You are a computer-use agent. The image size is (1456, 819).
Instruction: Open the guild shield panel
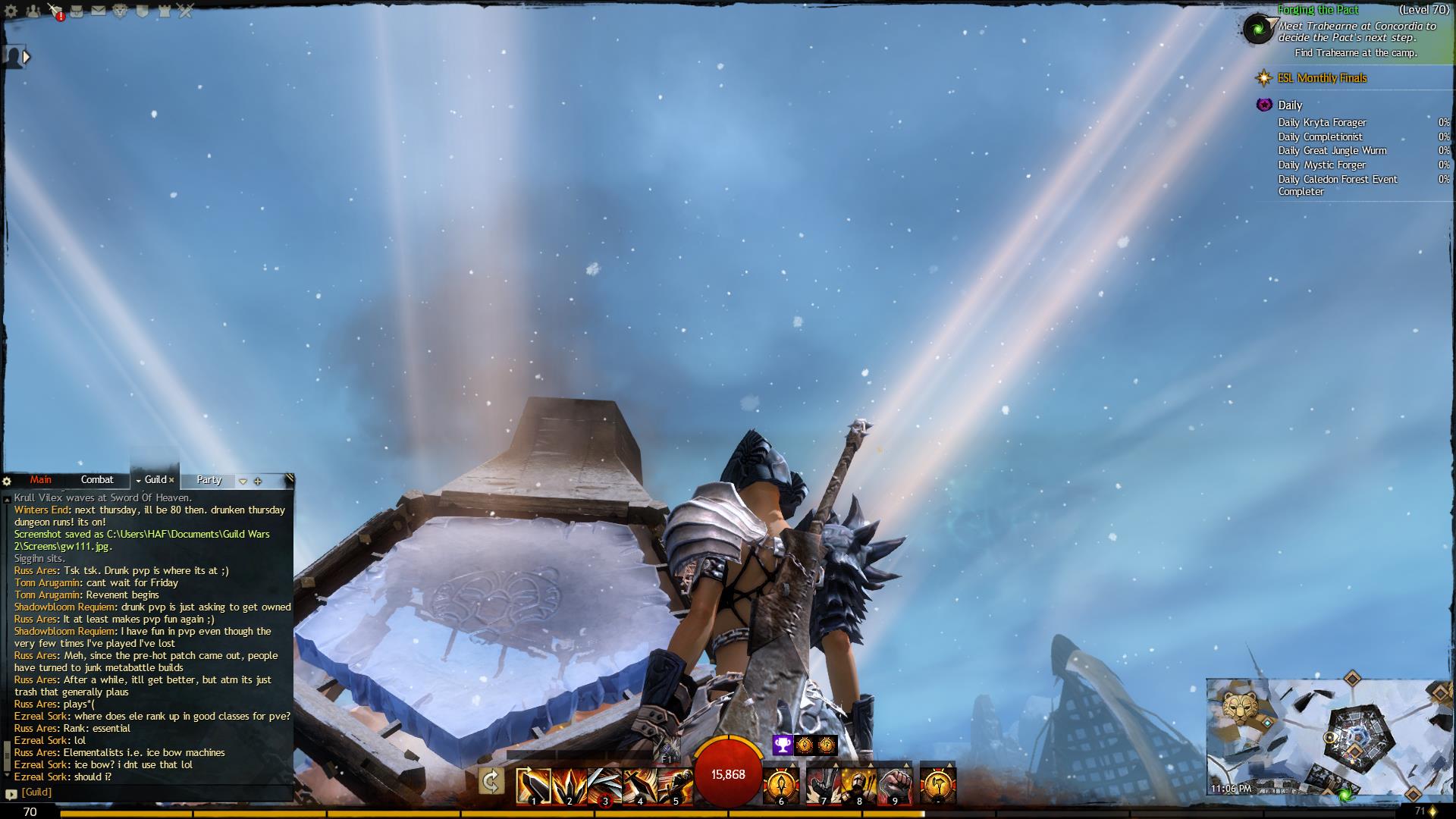tap(142, 11)
